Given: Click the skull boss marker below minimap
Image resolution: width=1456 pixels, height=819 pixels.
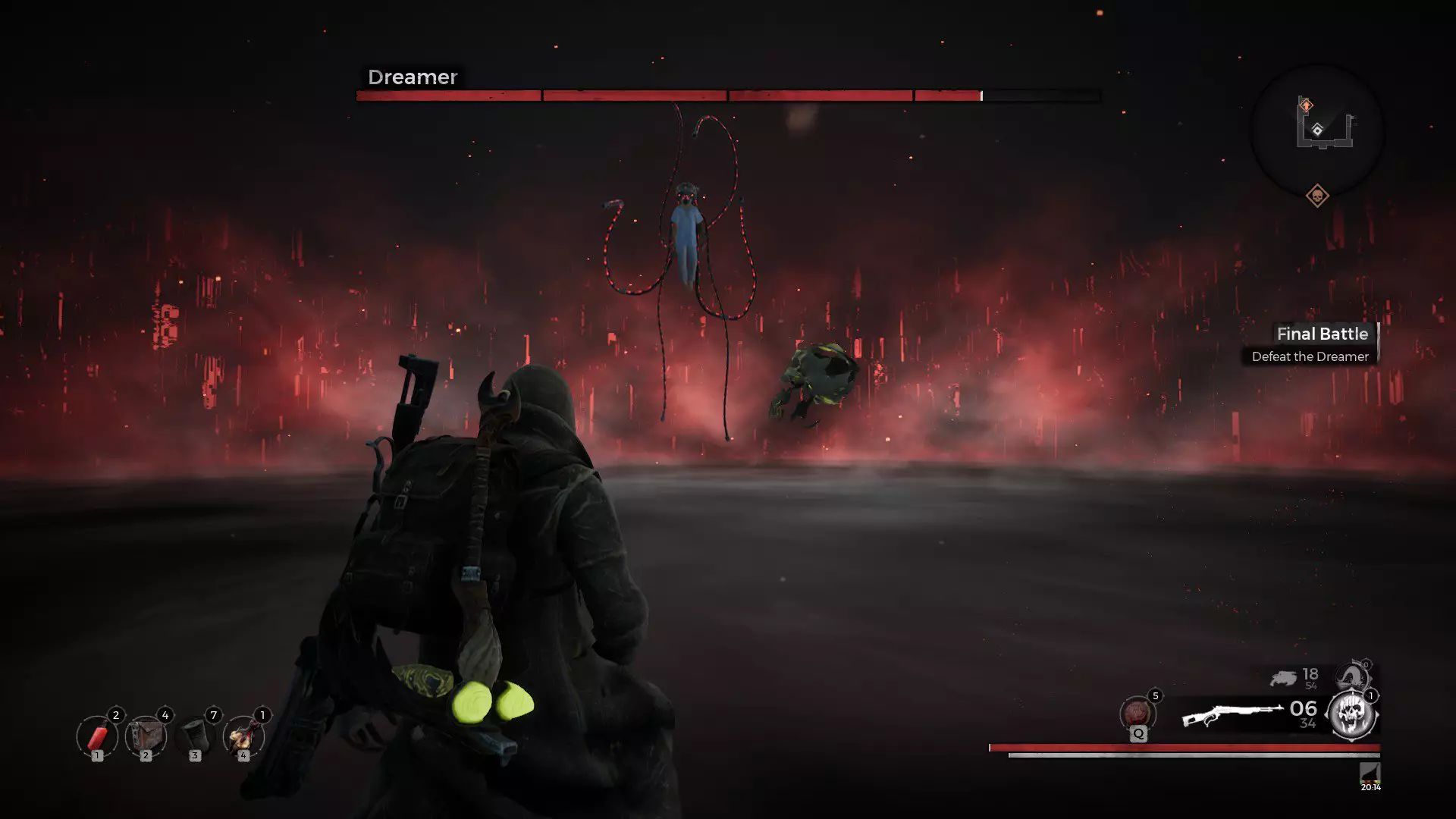Looking at the screenshot, I should click(1317, 196).
